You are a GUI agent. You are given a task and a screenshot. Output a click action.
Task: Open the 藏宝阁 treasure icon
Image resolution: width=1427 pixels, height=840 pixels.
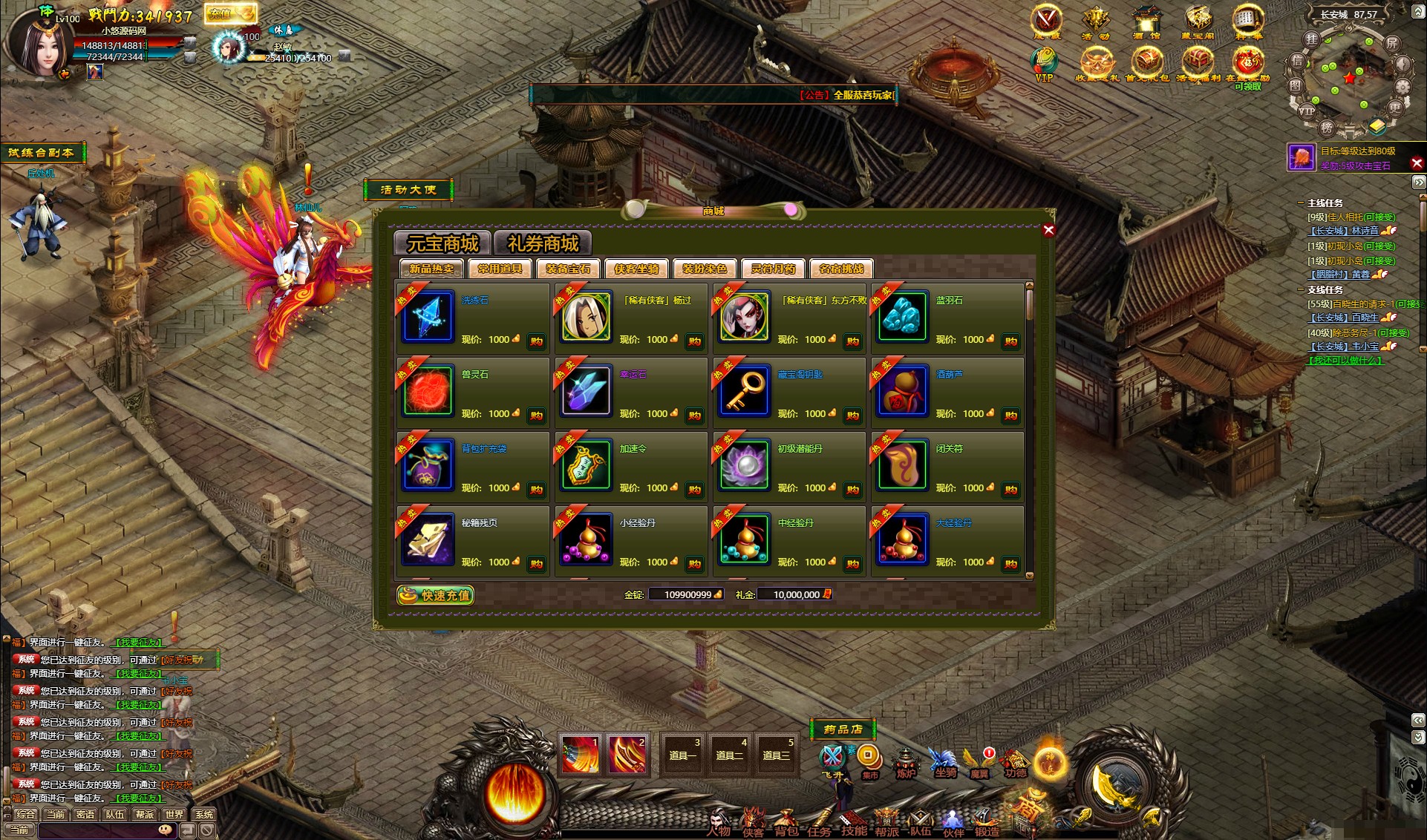pos(1197,22)
